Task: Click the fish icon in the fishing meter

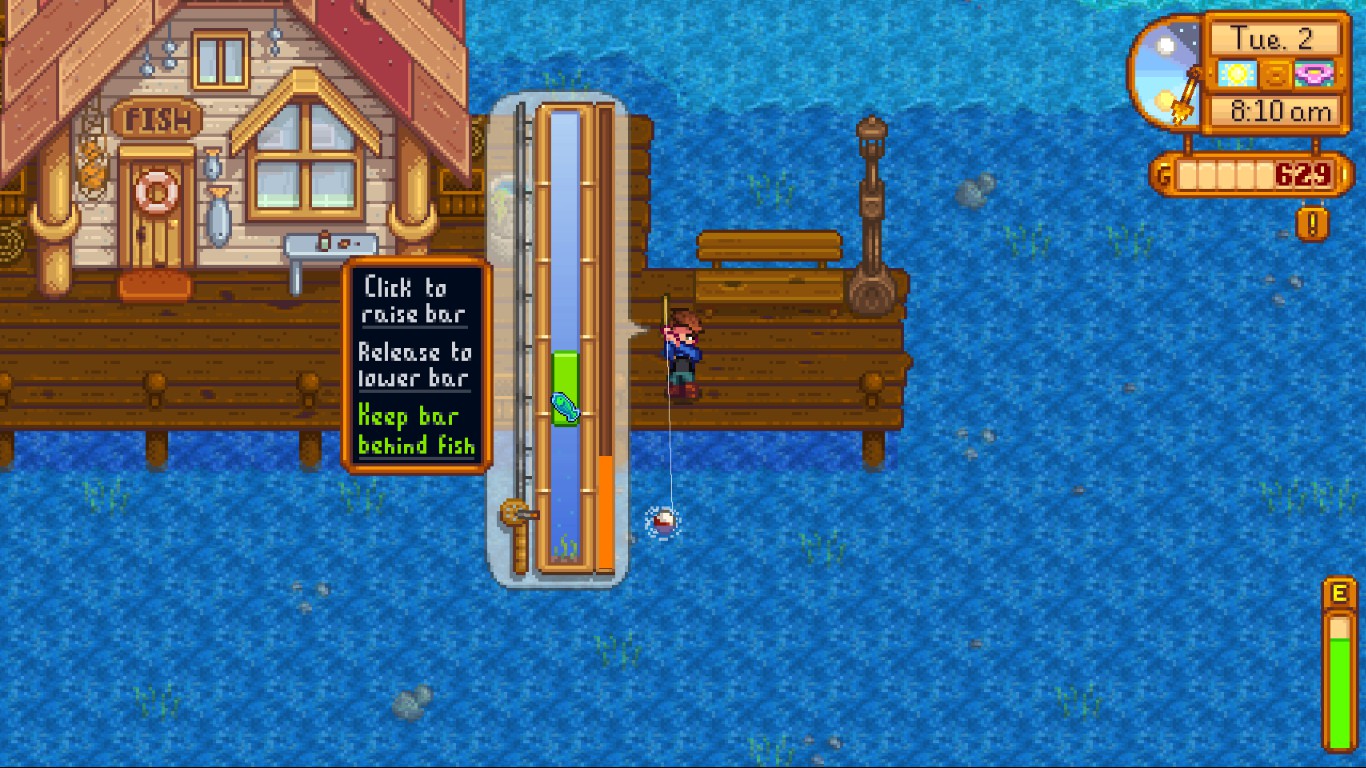Action: tap(565, 406)
